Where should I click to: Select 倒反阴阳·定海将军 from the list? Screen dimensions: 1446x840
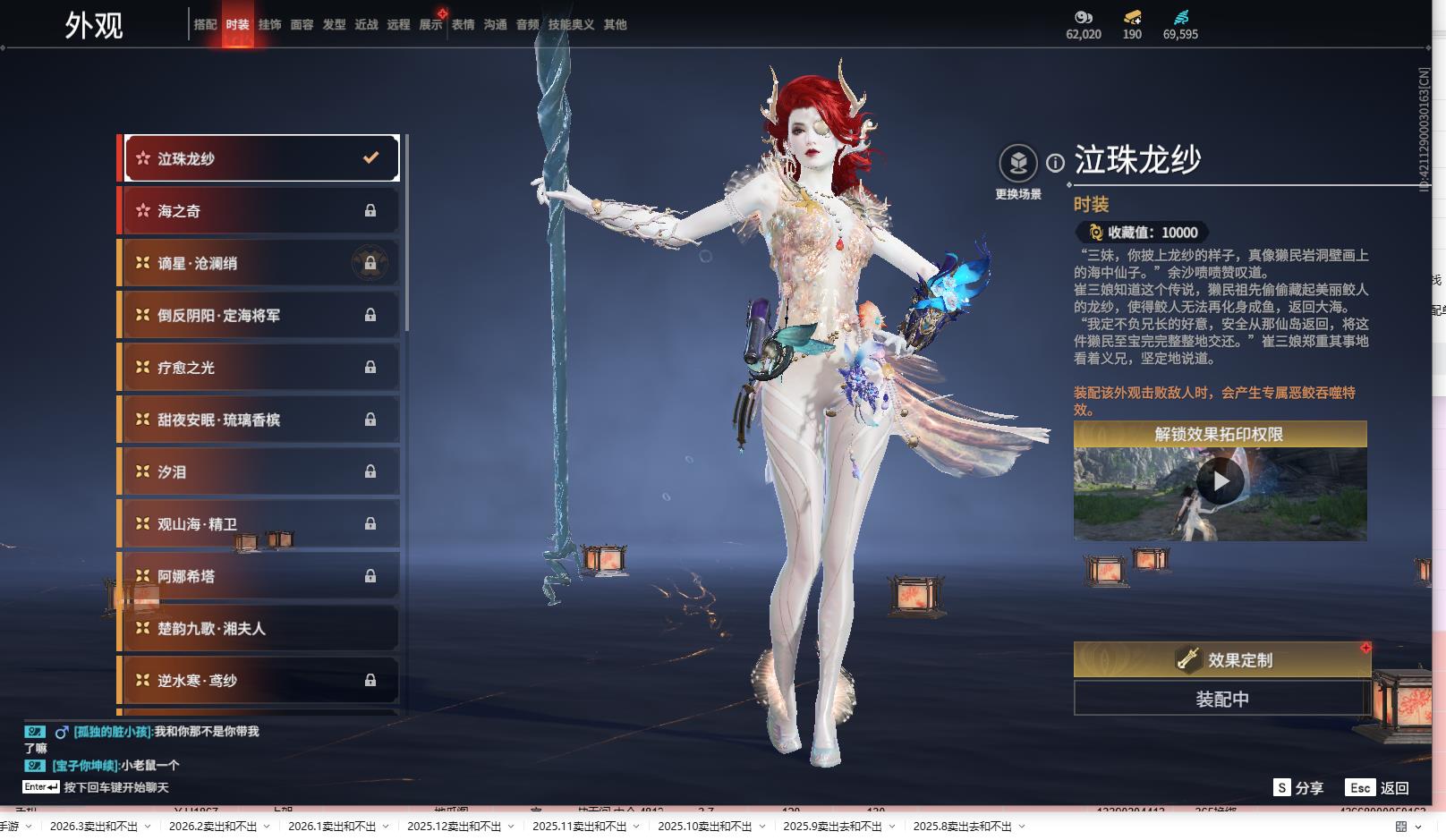click(259, 315)
